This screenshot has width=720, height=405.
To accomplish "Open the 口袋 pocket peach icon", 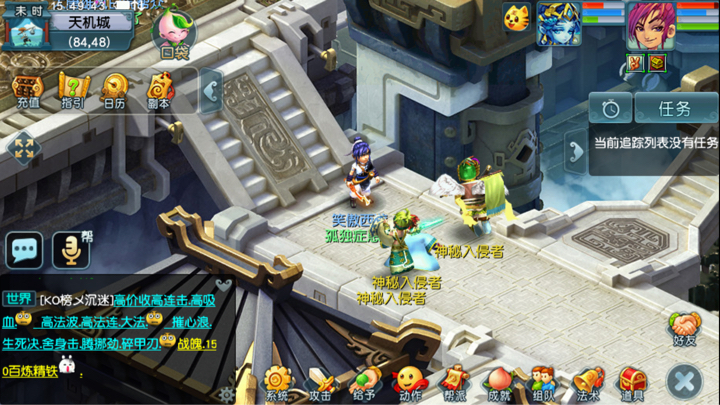I will [x=175, y=32].
